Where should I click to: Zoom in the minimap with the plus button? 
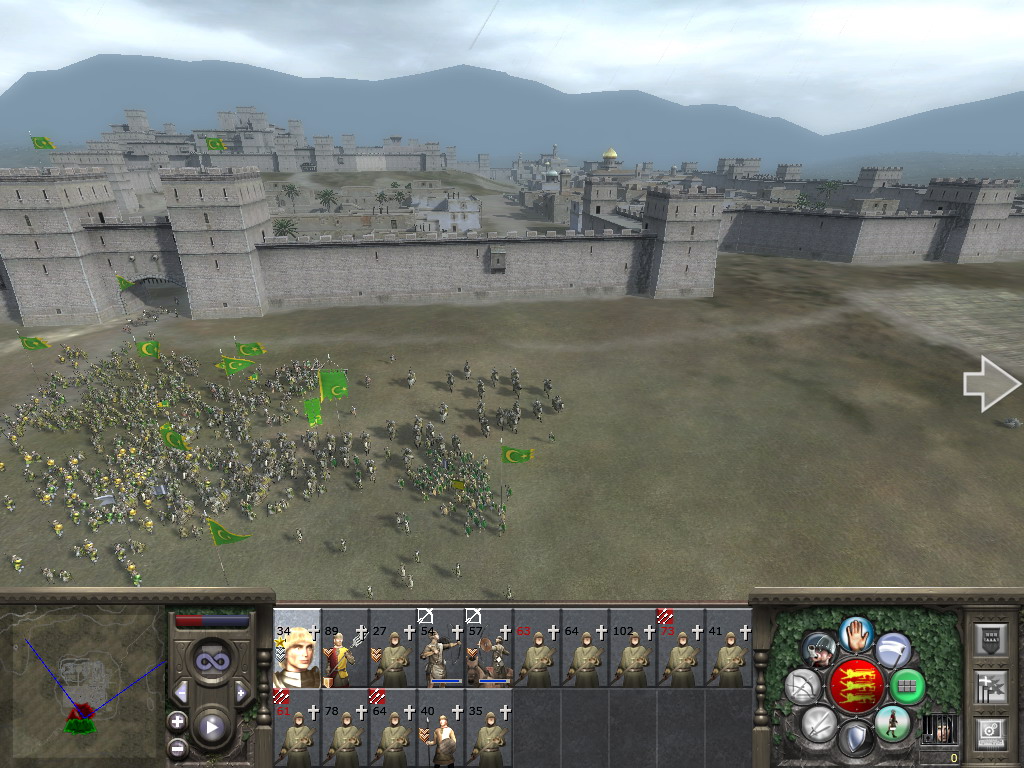click(178, 721)
